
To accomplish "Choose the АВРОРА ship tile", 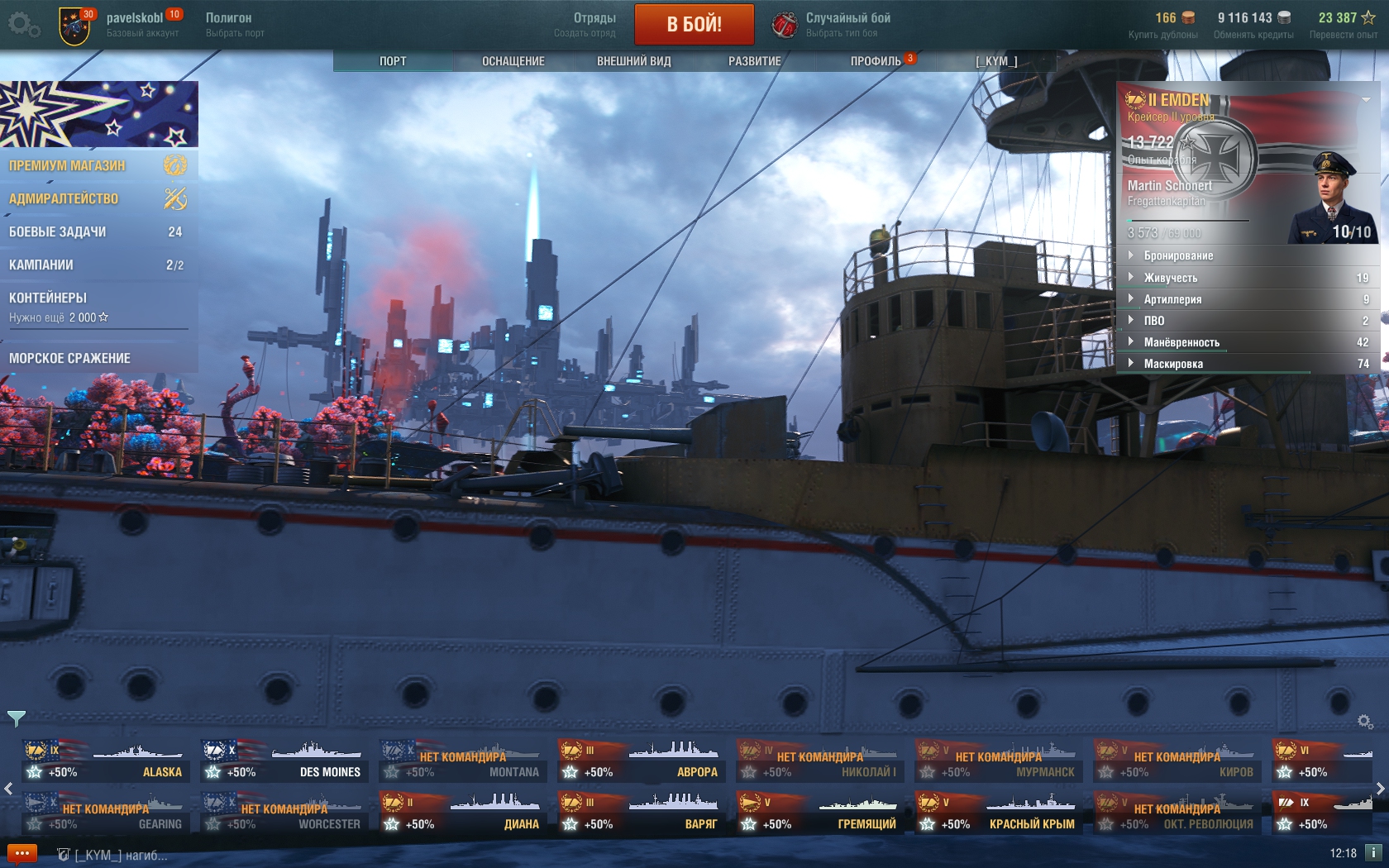I will click(642, 762).
